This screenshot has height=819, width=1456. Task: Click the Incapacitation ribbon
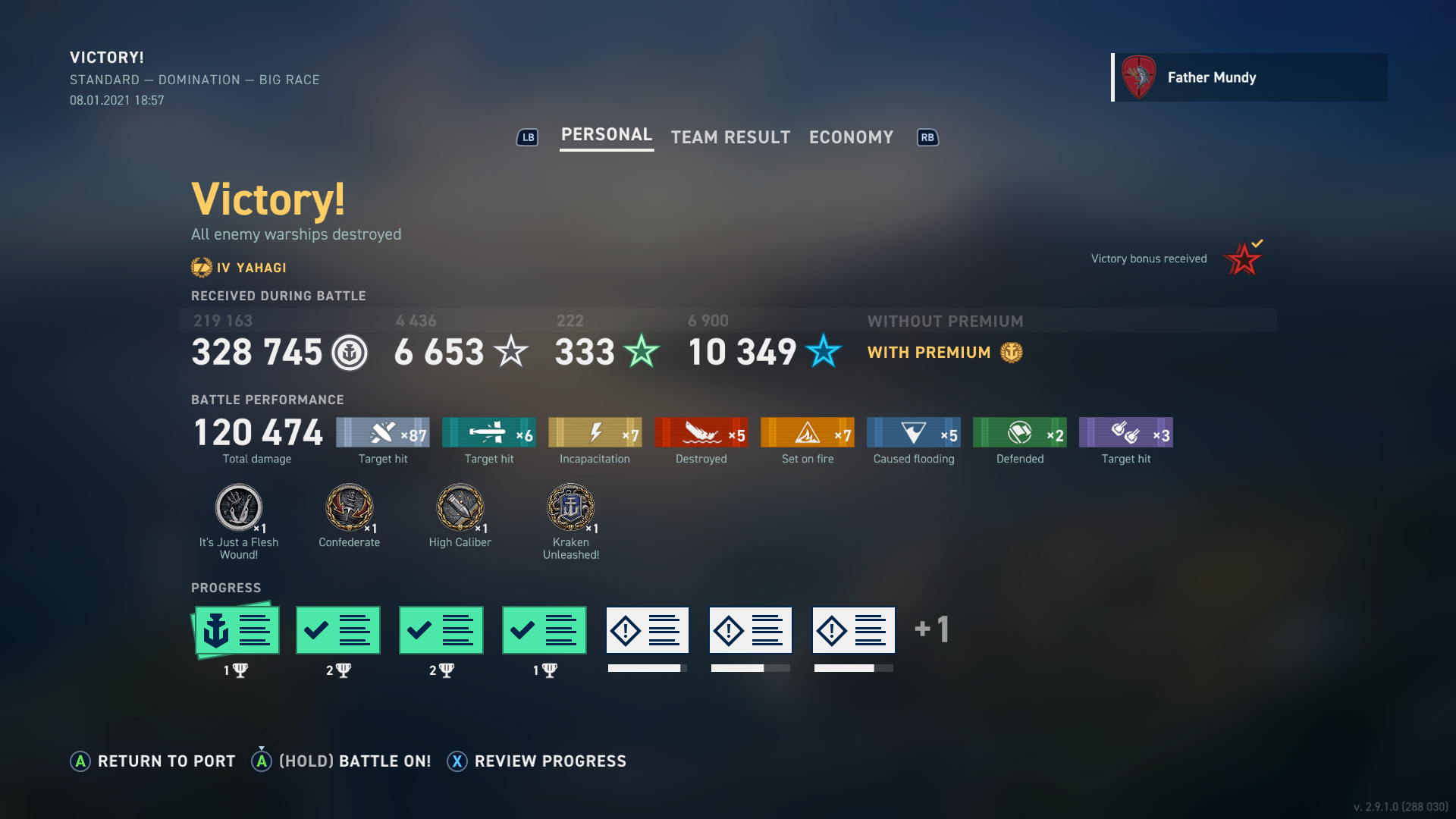tap(595, 433)
